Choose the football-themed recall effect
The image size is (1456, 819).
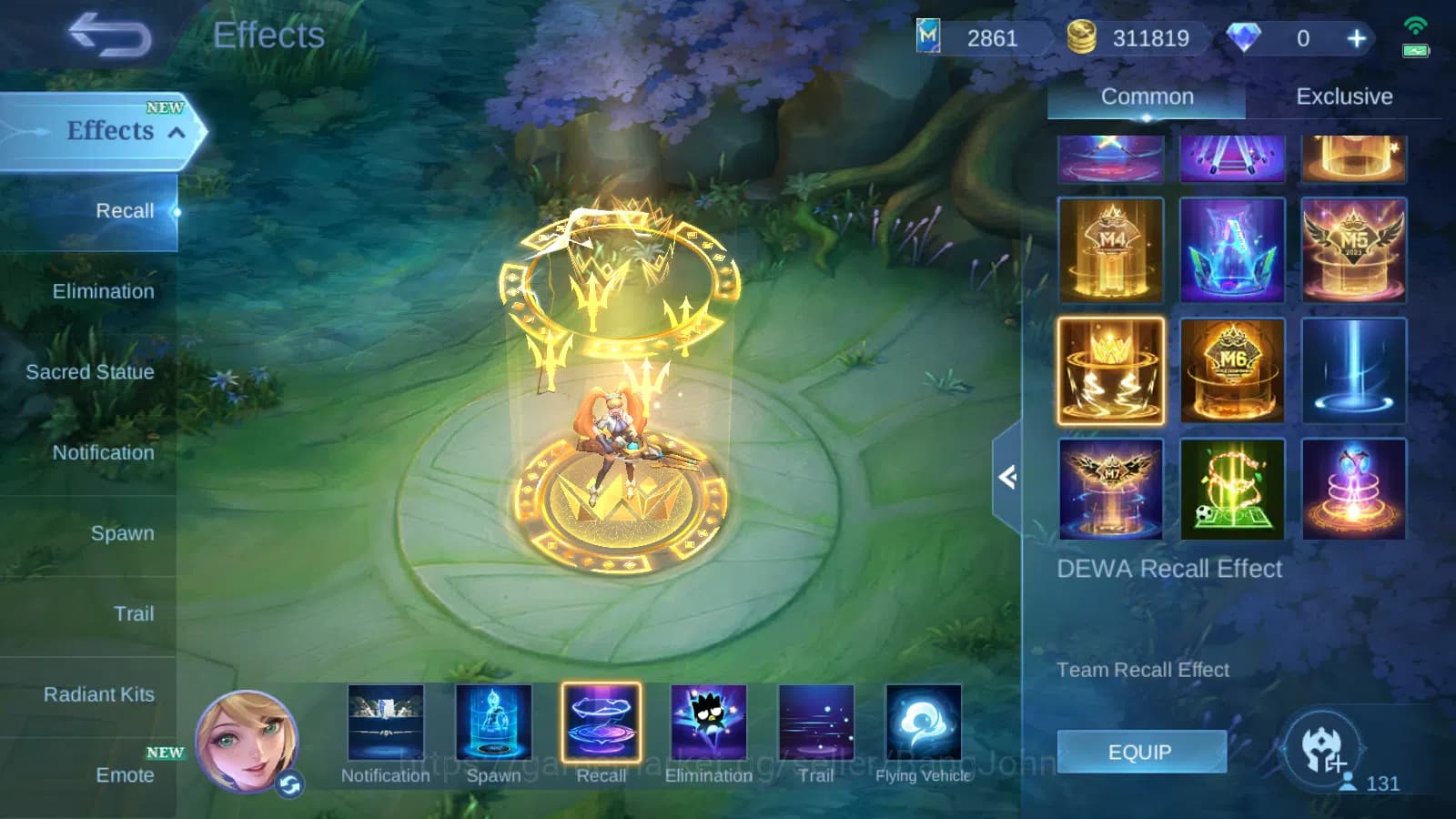tap(1232, 489)
